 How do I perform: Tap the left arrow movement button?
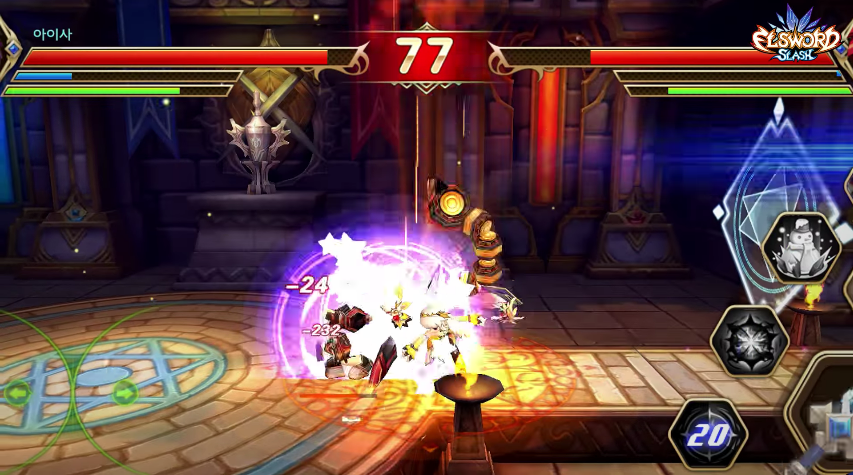[17, 392]
